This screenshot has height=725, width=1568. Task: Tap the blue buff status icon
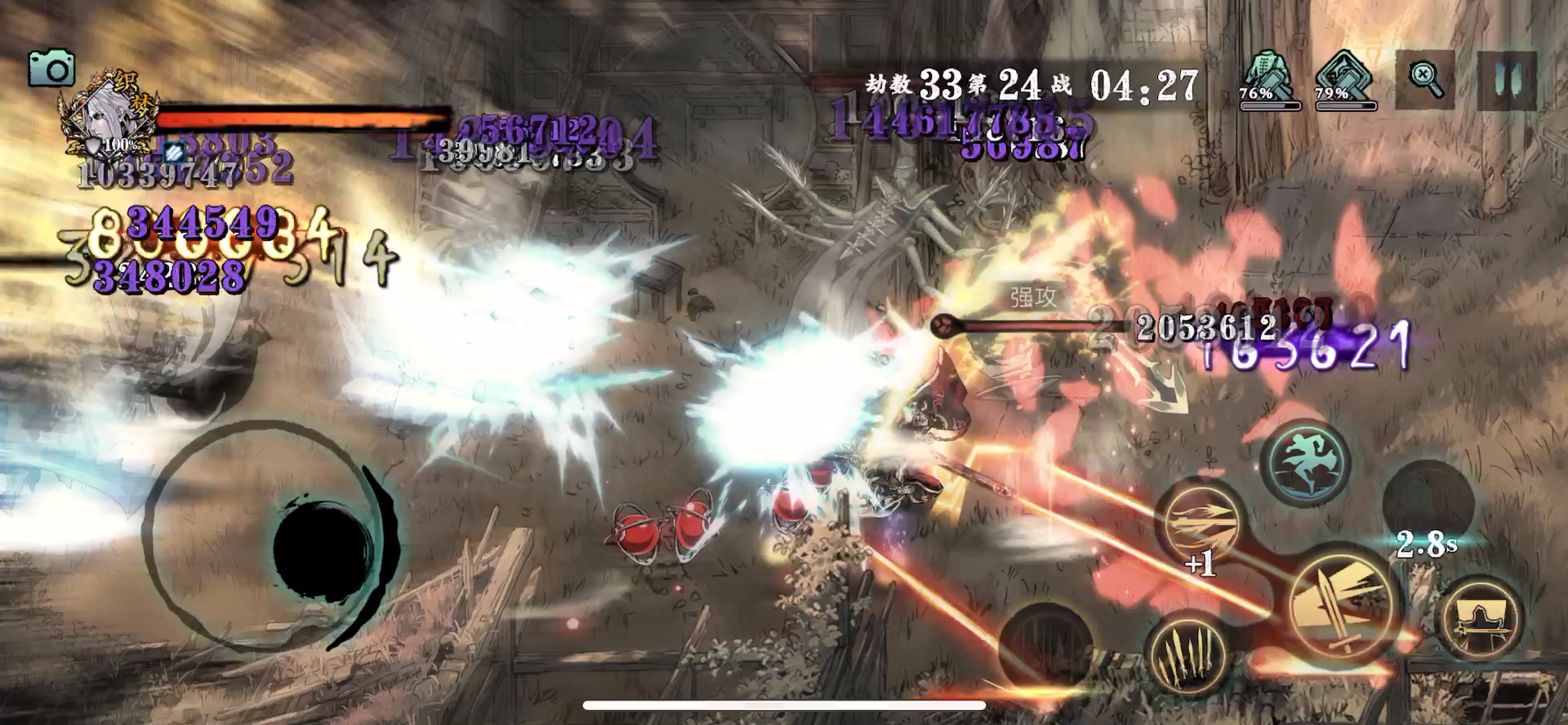(x=172, y=152)
